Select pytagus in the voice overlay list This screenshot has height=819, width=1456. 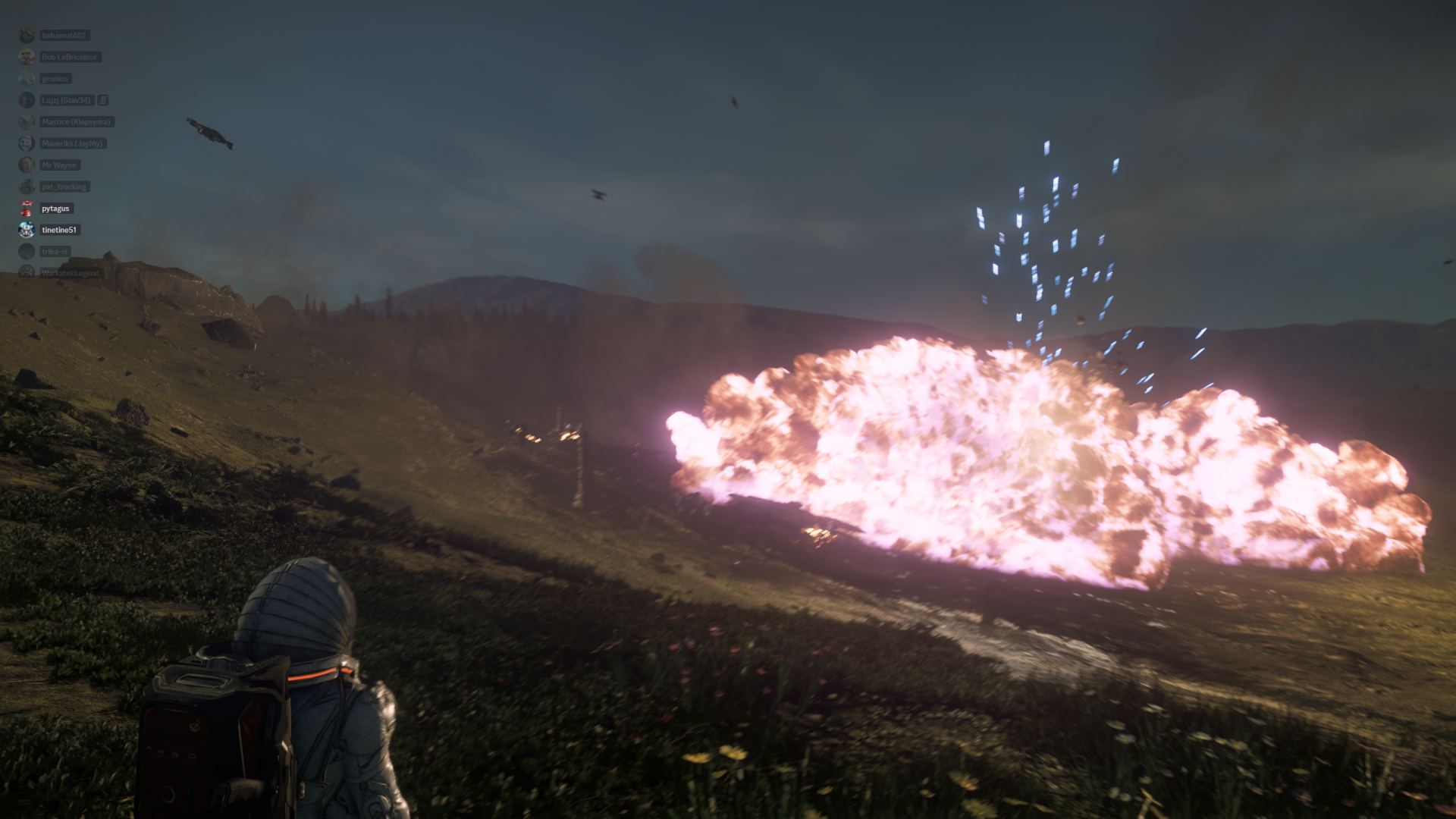55,209
